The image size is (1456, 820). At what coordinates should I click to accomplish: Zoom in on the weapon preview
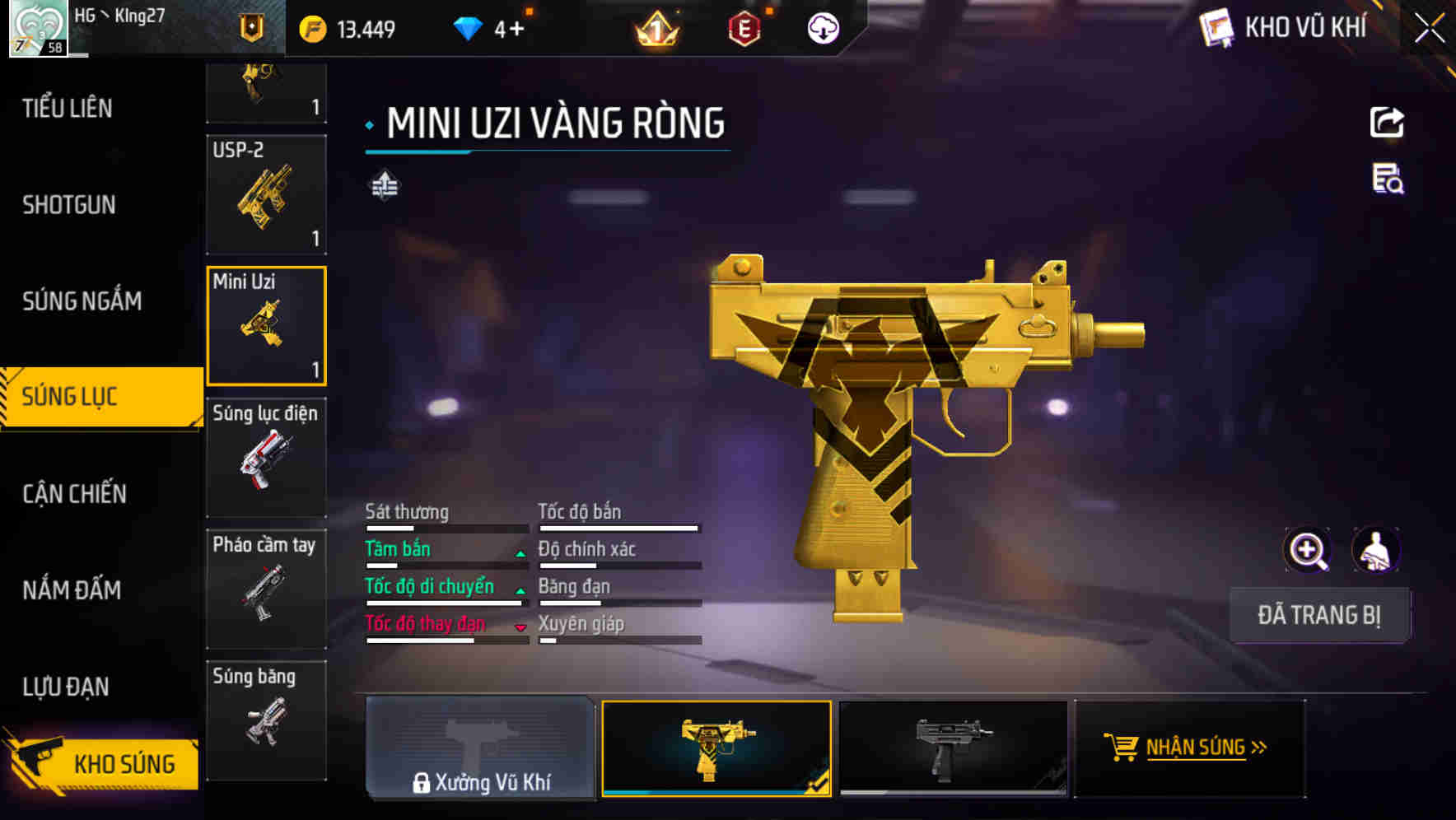1307,550
